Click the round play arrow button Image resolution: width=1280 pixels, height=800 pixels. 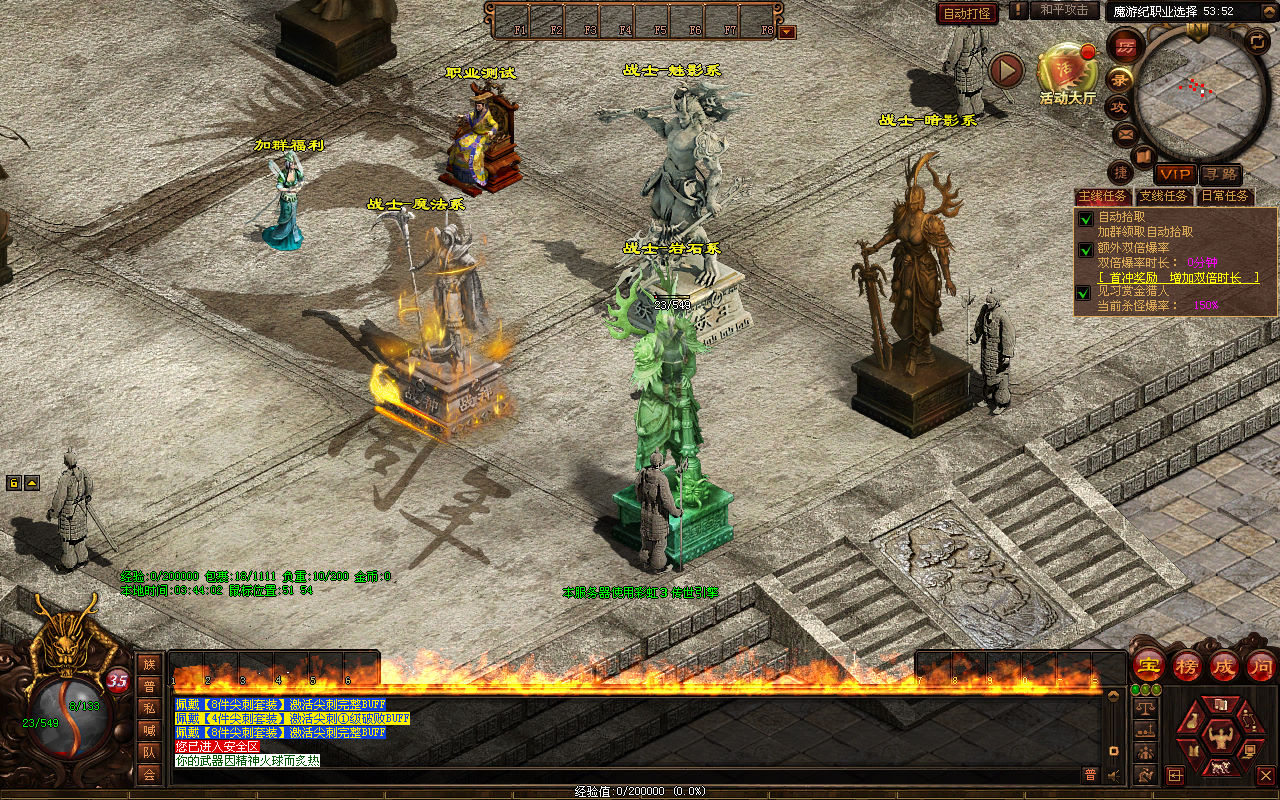(x=1007, y=70)
